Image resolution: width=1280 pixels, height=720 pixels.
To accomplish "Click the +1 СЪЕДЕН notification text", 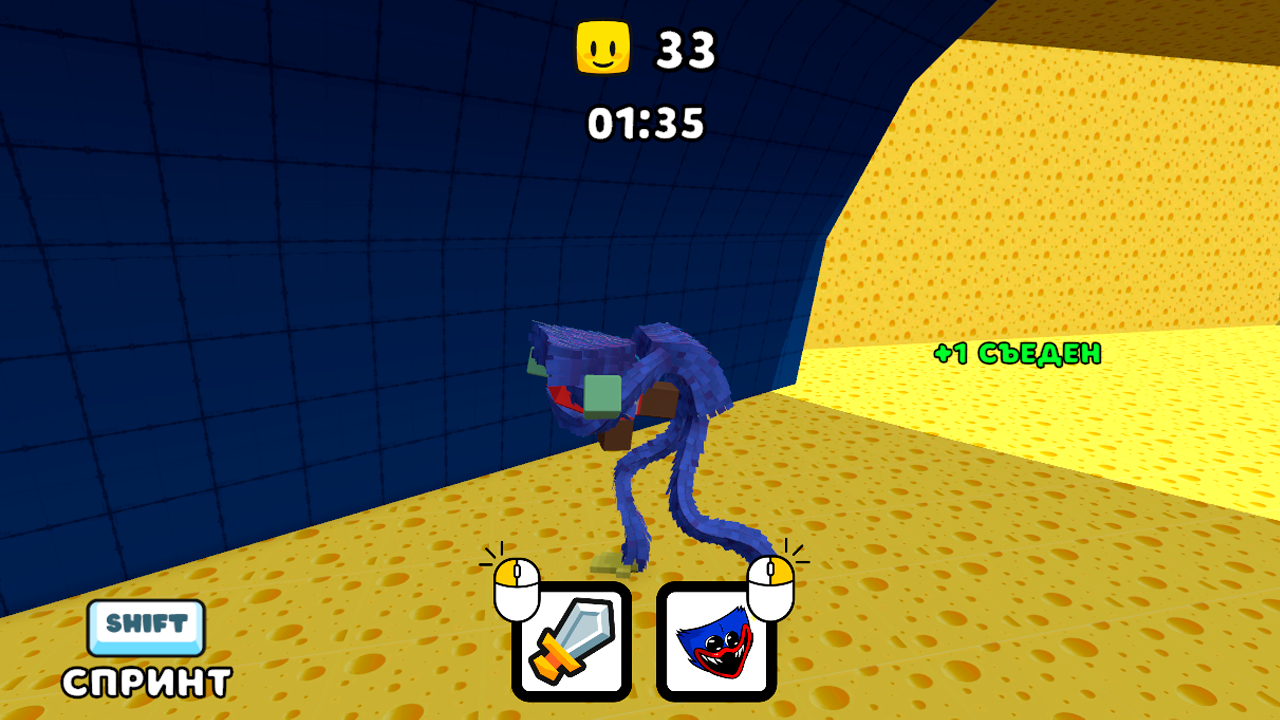I will 1016,353.
